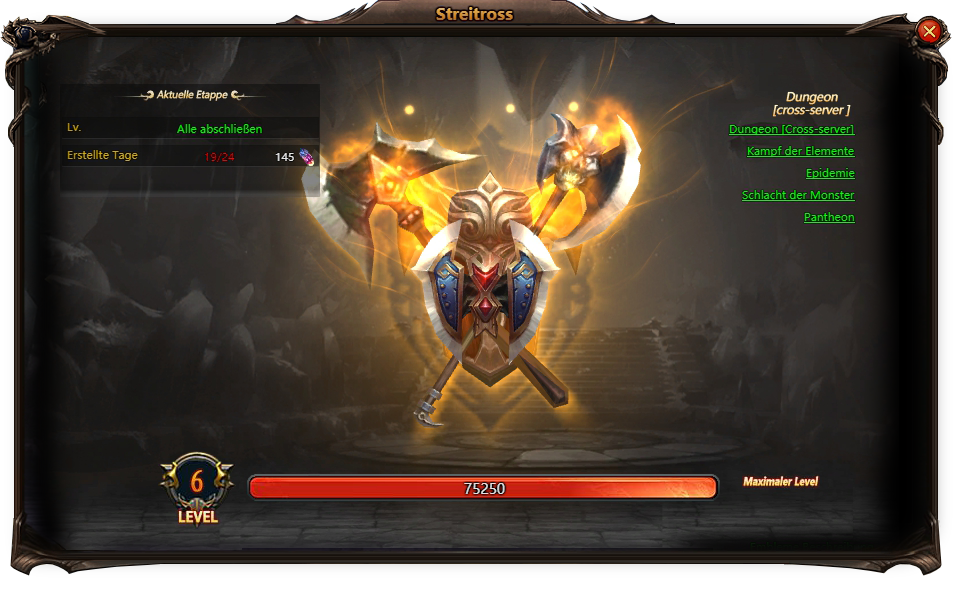Open the Dungeon (Cross-server) link
Image resolution: width=954 pixels, height=597 pixels.
coord(791,129)
